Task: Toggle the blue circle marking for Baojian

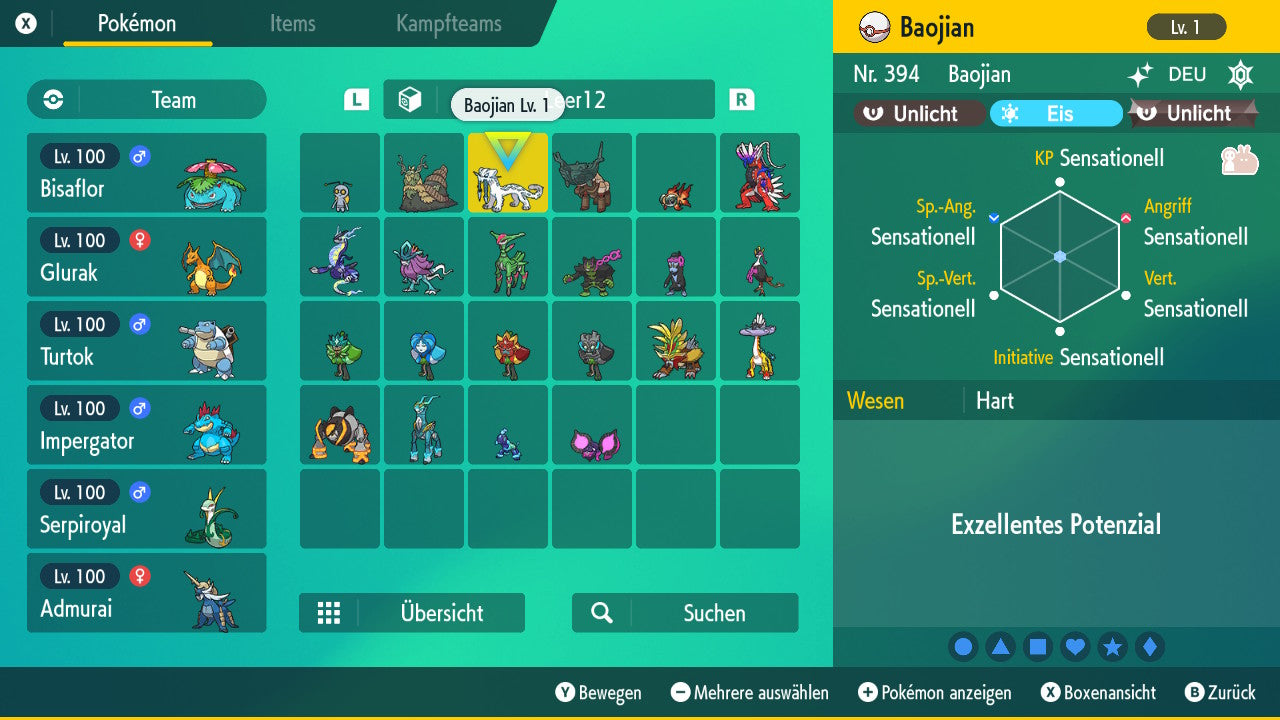Action: click(x=963, y=646)
